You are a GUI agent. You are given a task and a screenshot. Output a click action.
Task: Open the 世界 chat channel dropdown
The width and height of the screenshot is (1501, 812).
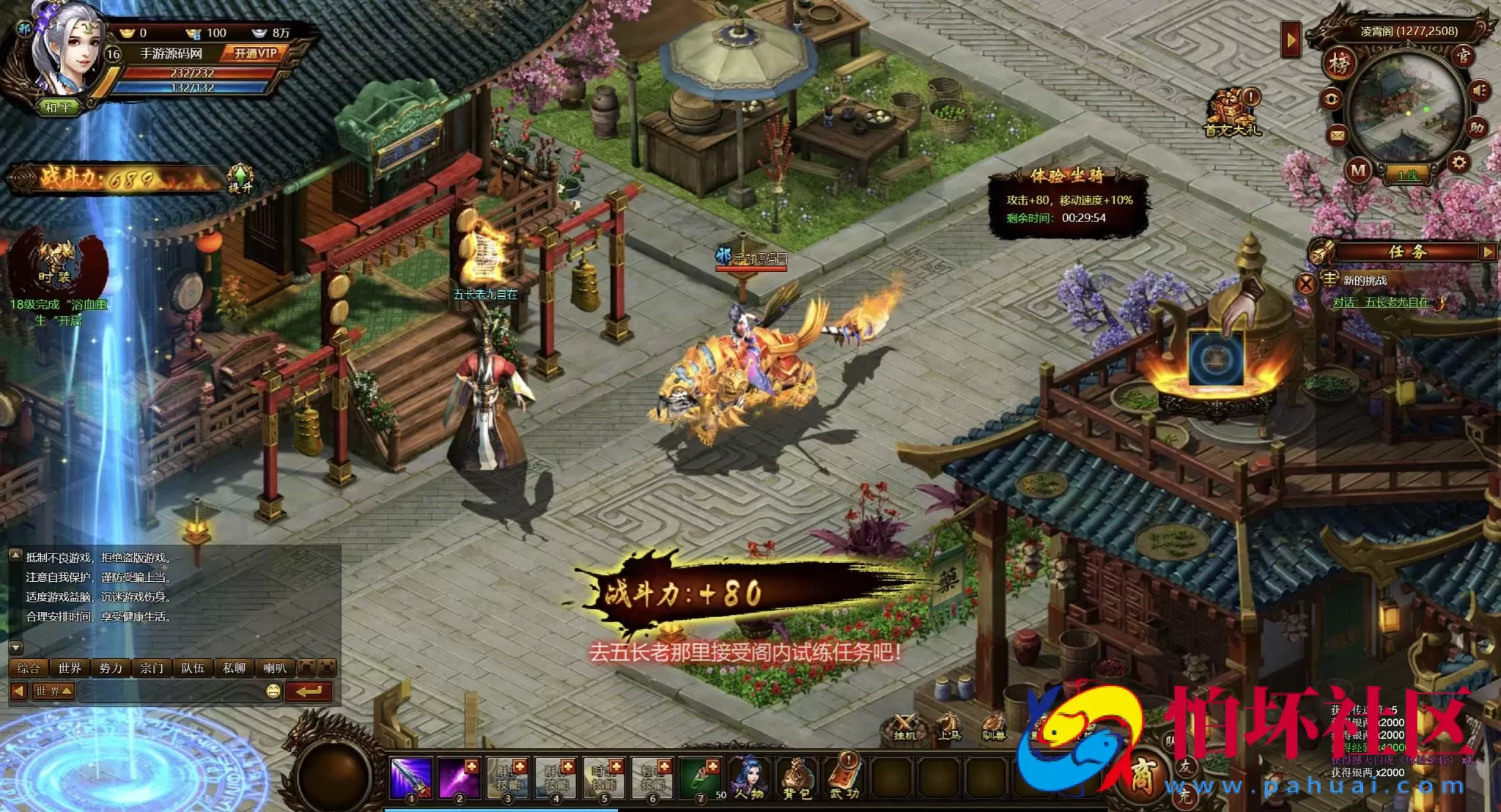54,691
